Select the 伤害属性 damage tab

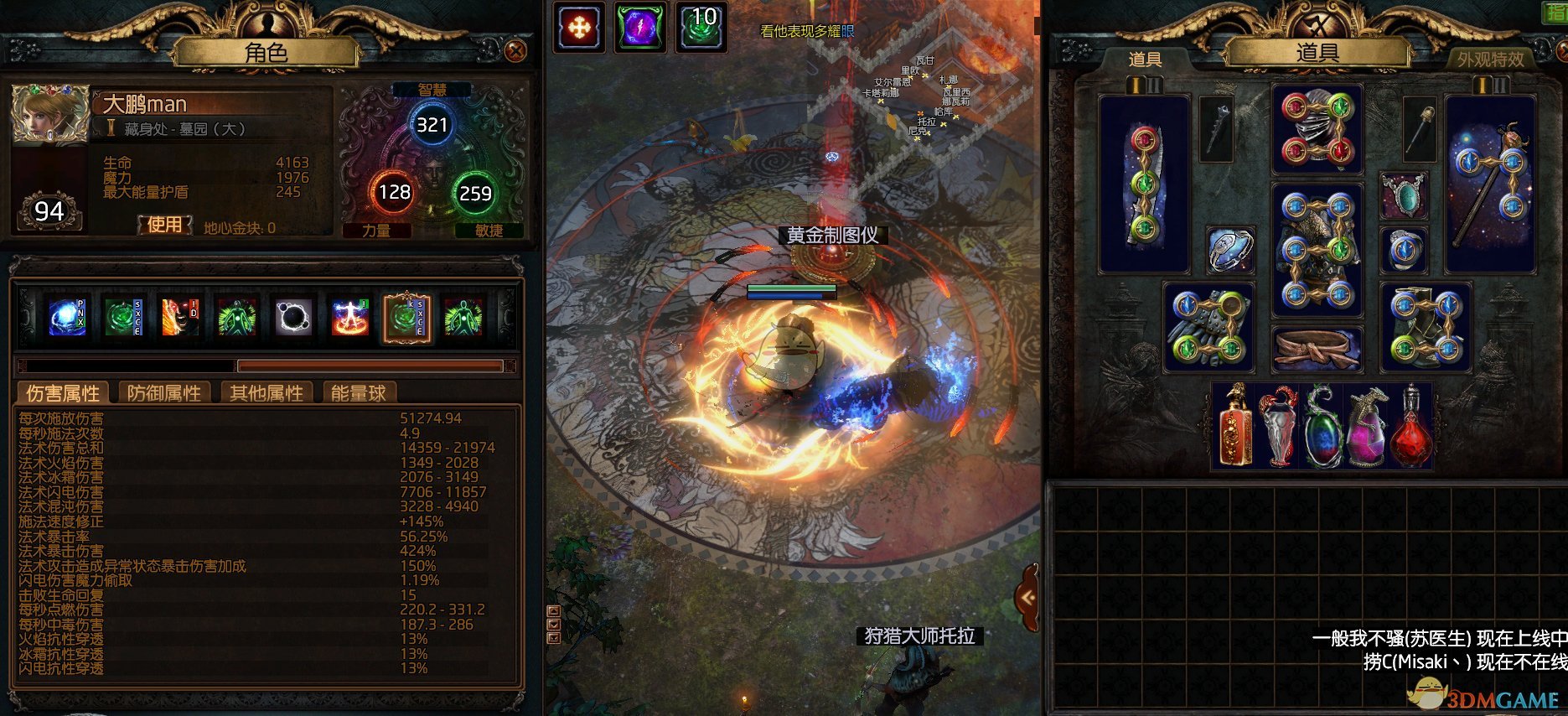(x=63, y=393)
